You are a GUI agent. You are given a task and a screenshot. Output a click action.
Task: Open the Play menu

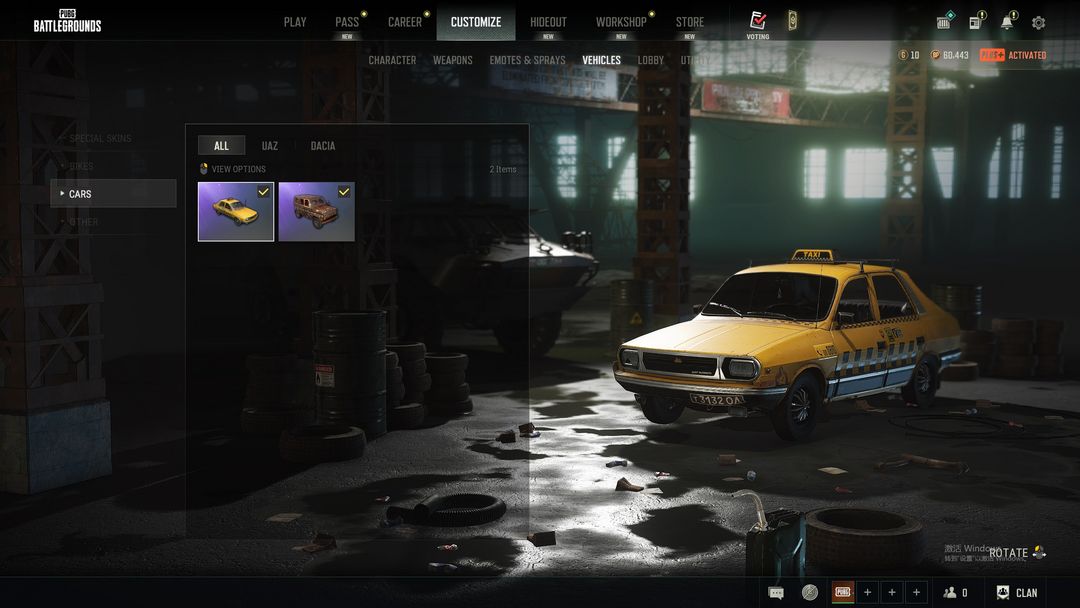(295, 22)
